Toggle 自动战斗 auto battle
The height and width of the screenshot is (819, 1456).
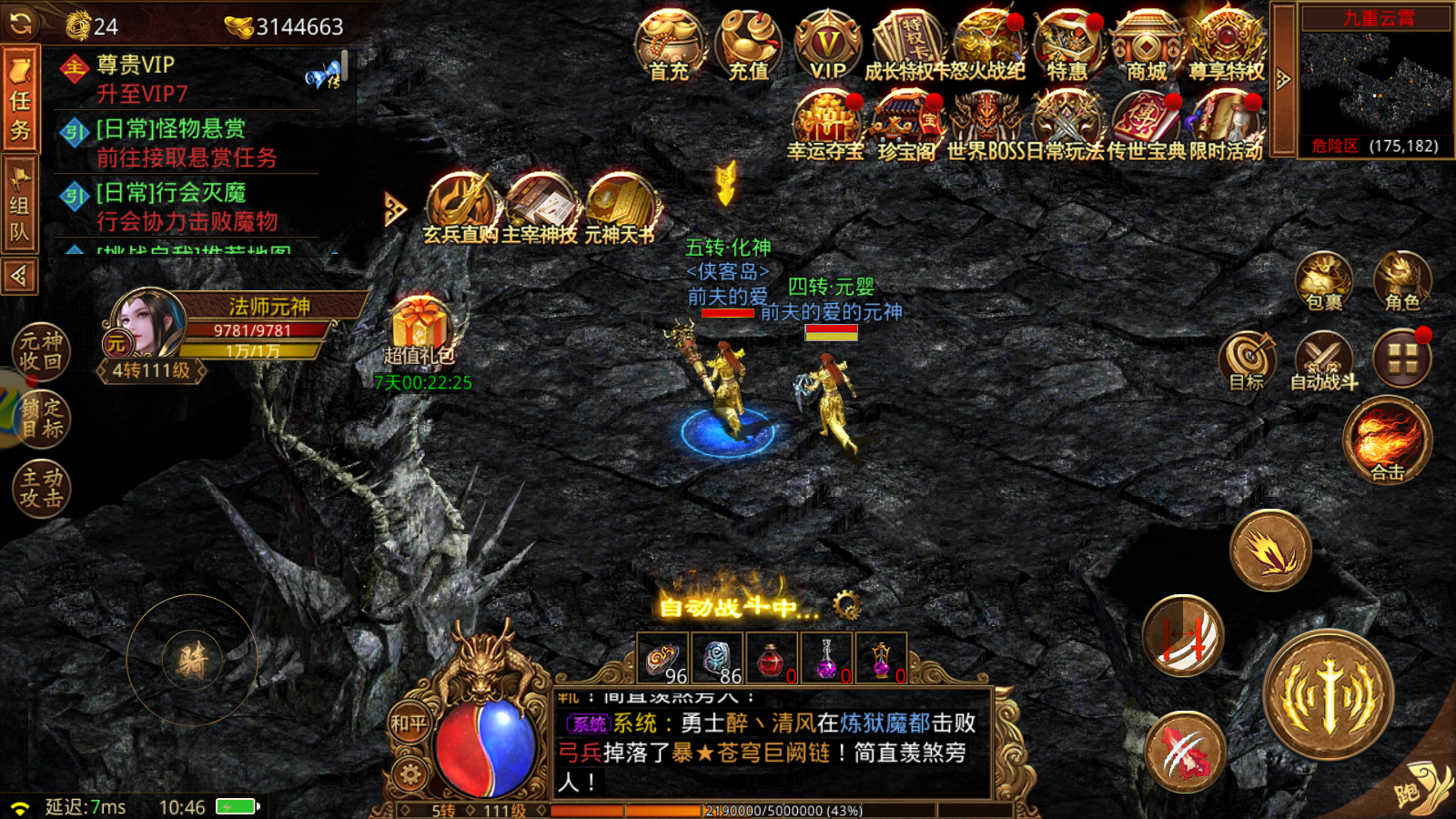(1324, 360)
